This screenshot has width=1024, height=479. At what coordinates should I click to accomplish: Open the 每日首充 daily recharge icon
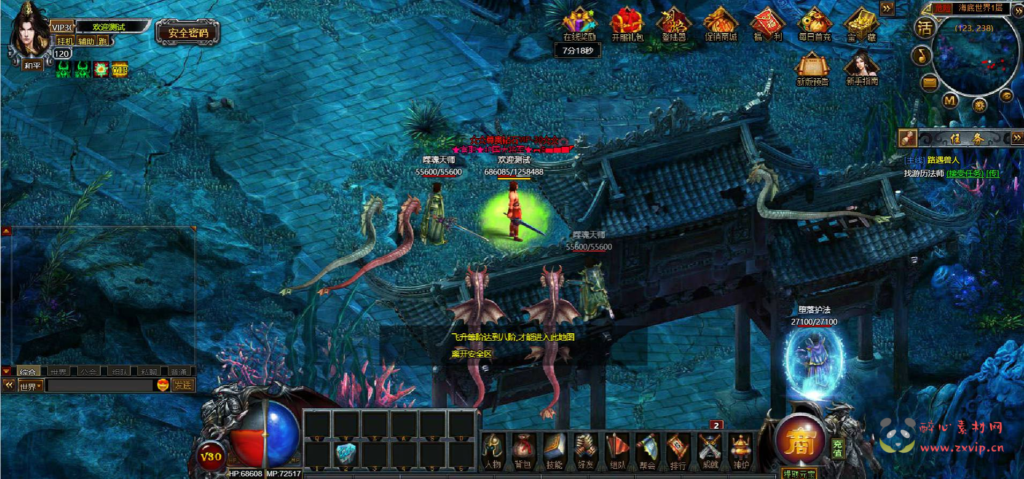(x=815, y=24)
